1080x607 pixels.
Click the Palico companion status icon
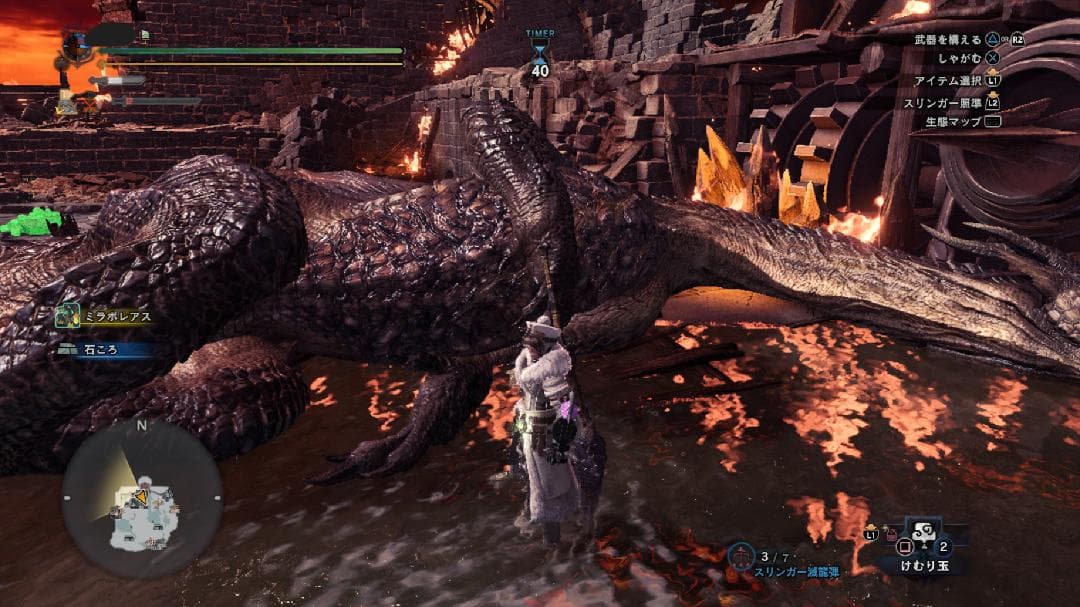coord(68,101)
